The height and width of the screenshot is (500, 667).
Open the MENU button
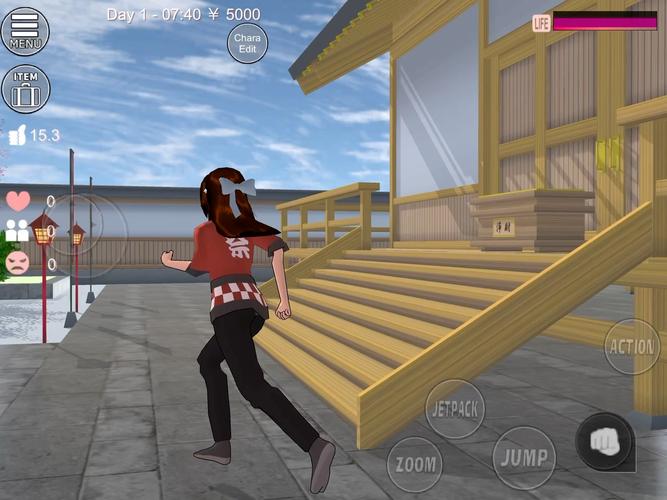25,30
